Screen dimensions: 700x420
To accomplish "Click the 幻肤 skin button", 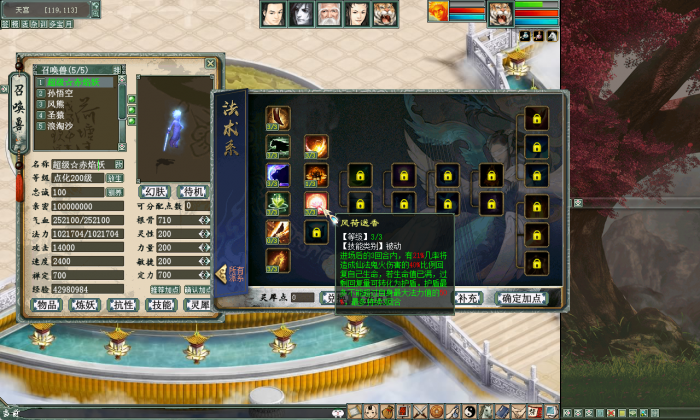I will tap(153, 191).
